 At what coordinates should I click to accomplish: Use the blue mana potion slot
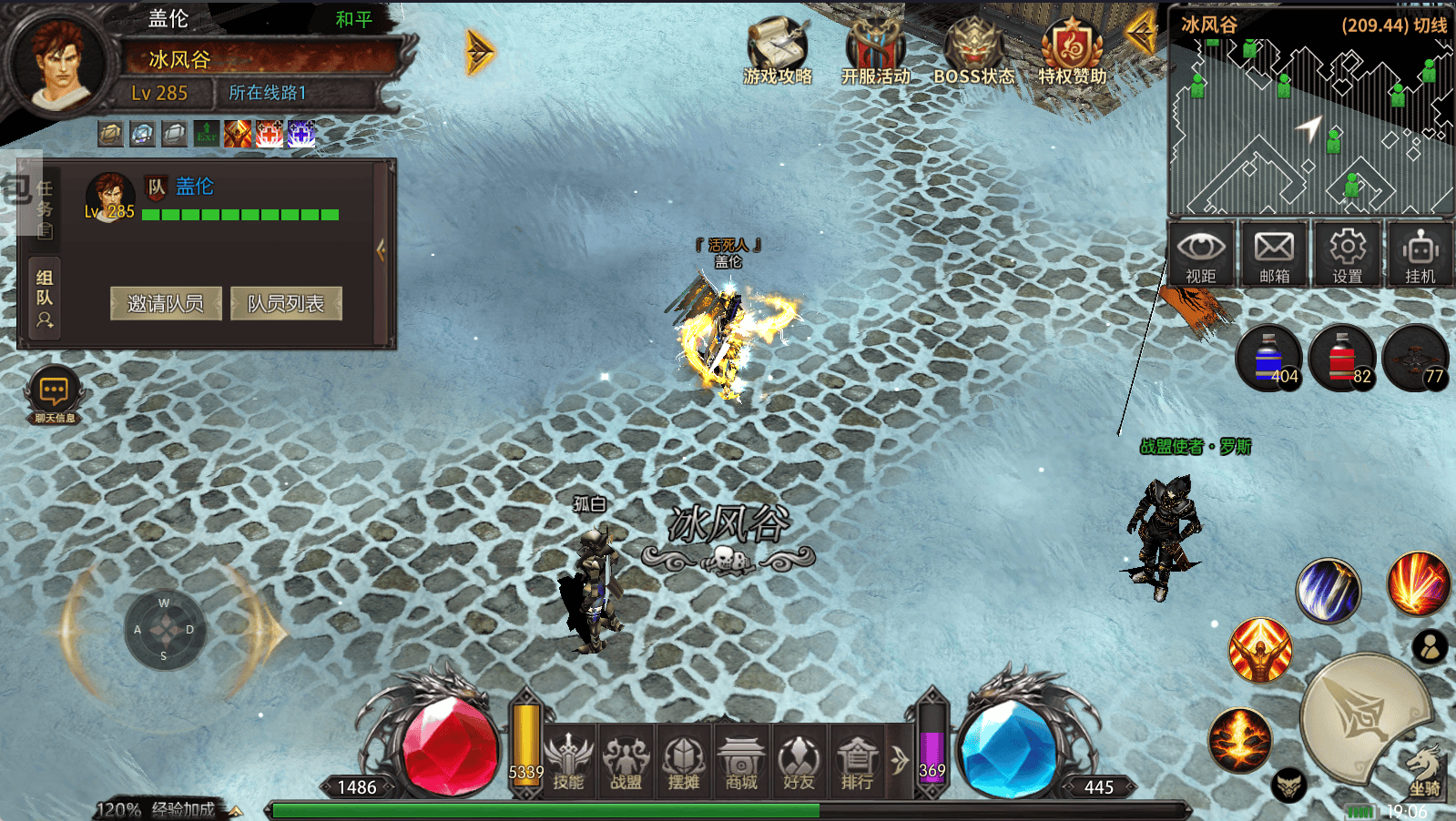tap(1269, 358)
